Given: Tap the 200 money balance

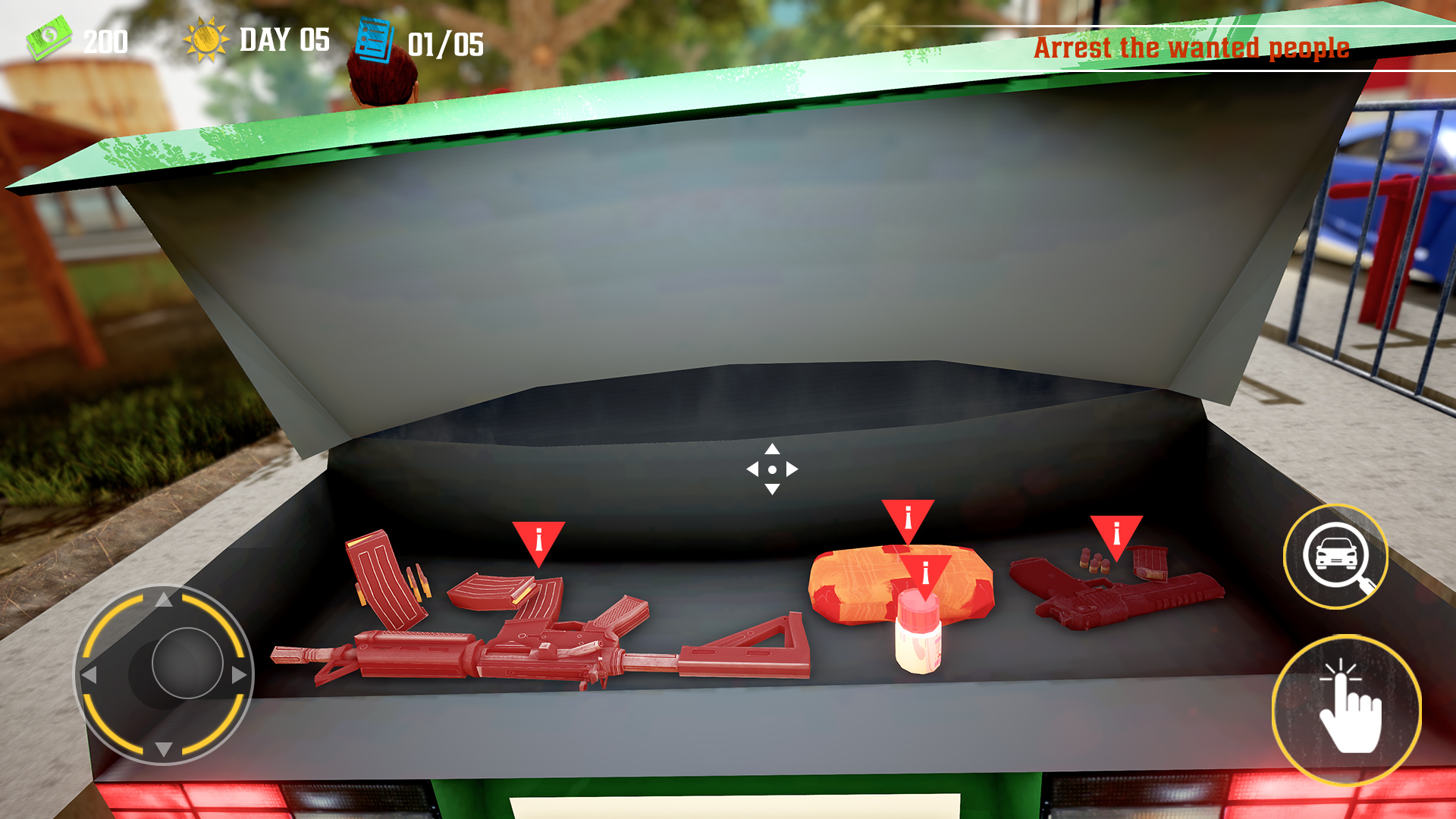Looking at the screenshot, I should coord(105,39).
